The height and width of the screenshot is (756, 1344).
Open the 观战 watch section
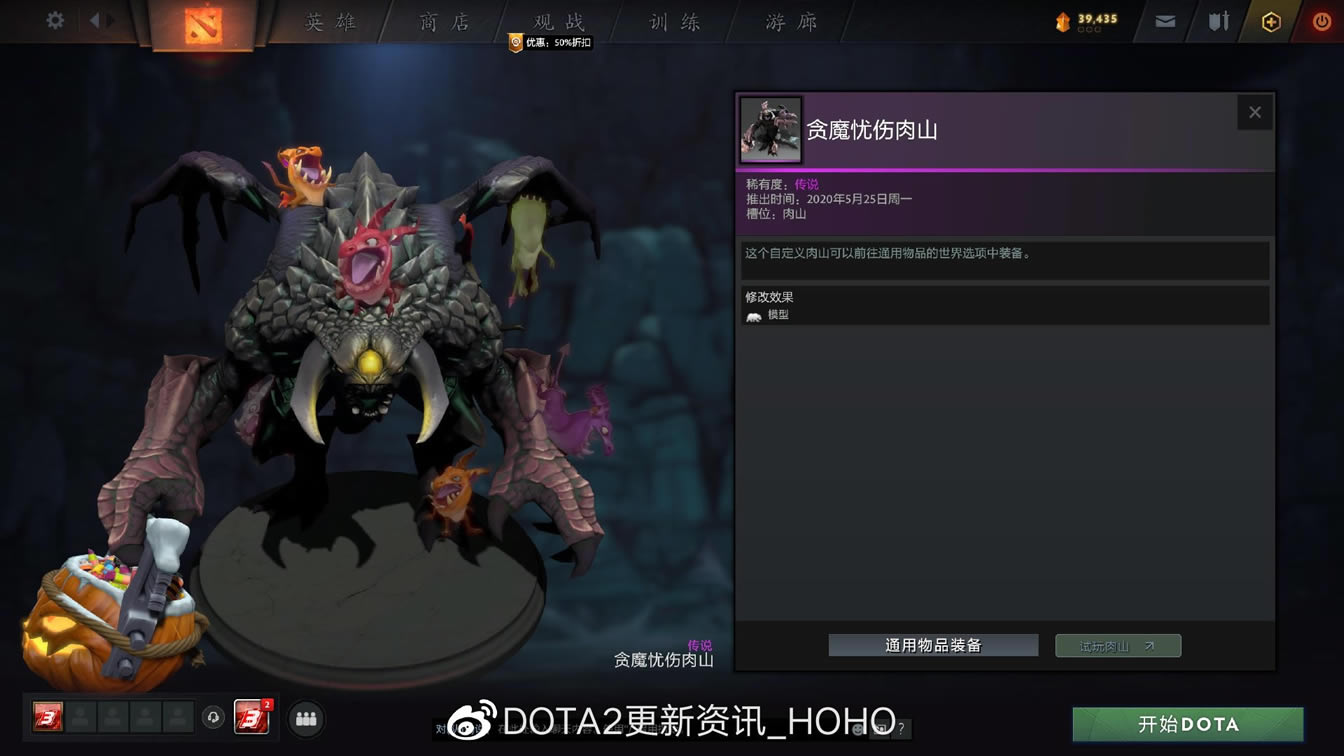click(557, 22)
